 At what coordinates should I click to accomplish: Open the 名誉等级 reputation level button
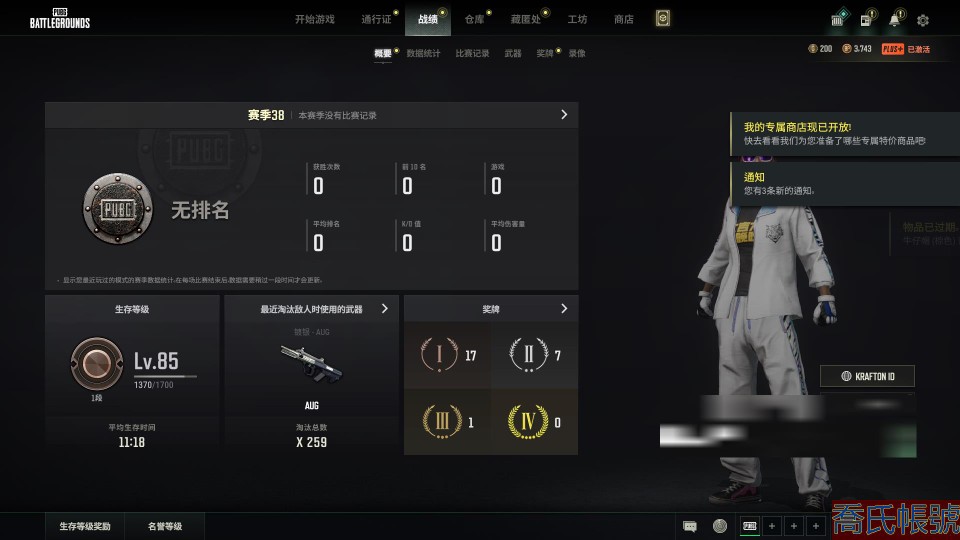165,526
